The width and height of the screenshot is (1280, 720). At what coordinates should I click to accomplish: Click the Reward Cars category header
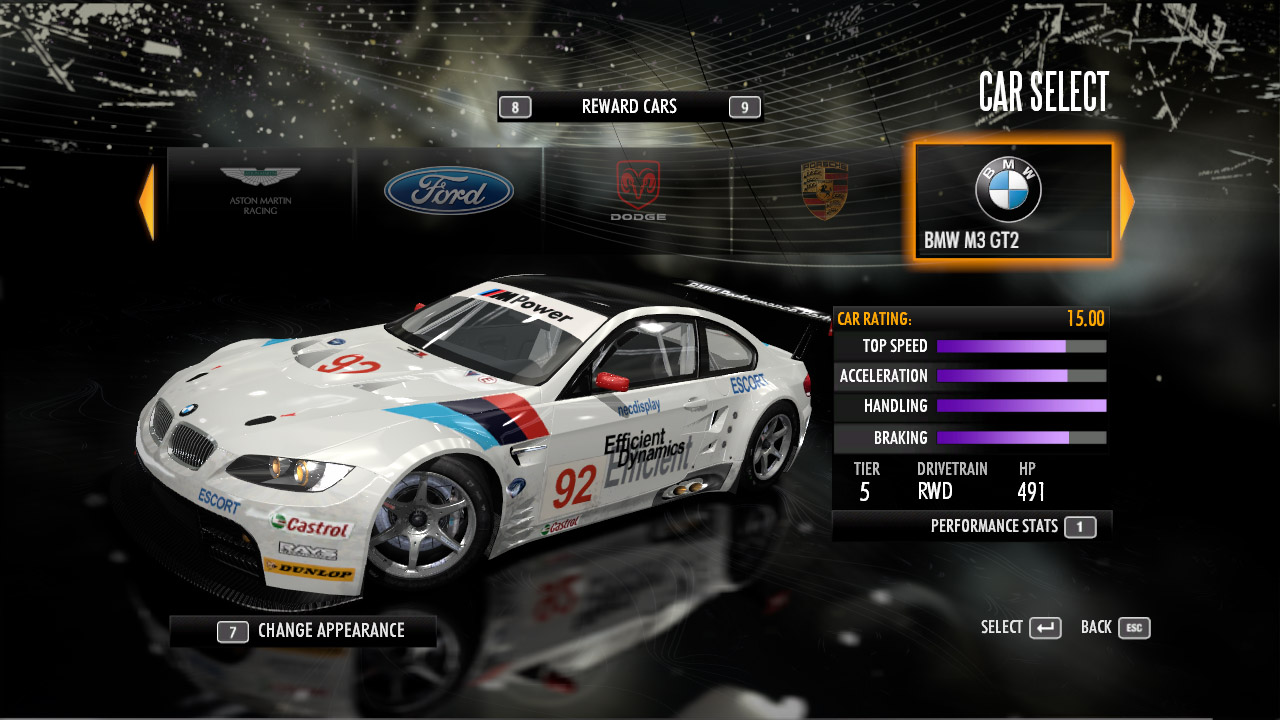[629, 107]
